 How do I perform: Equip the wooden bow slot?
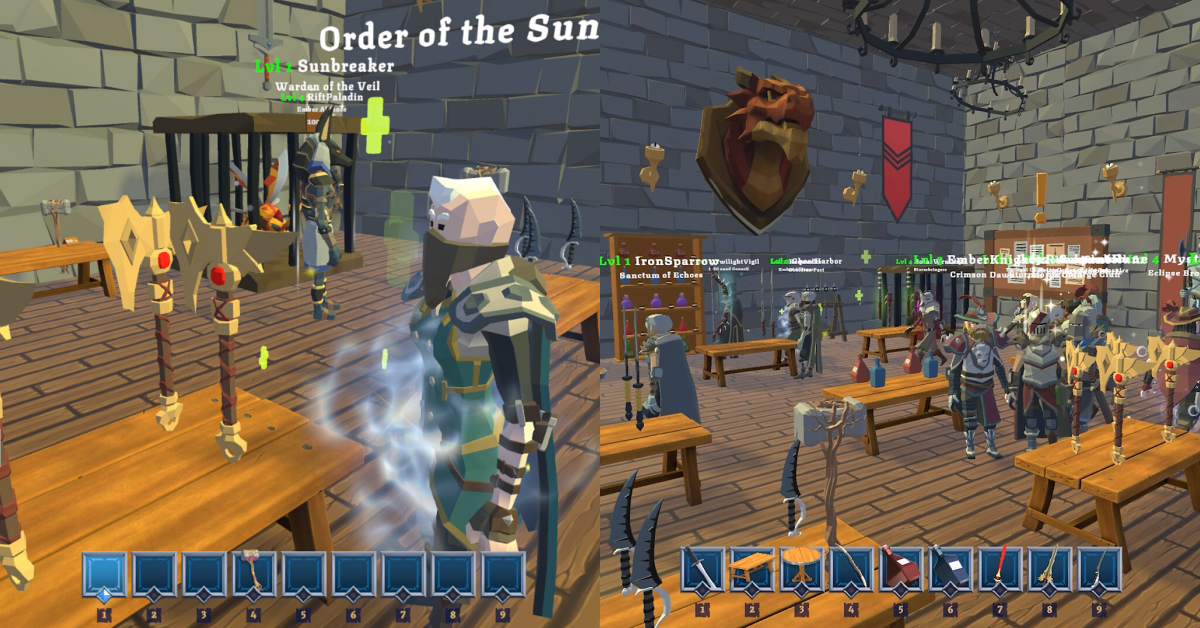click(x=851, y=570)
